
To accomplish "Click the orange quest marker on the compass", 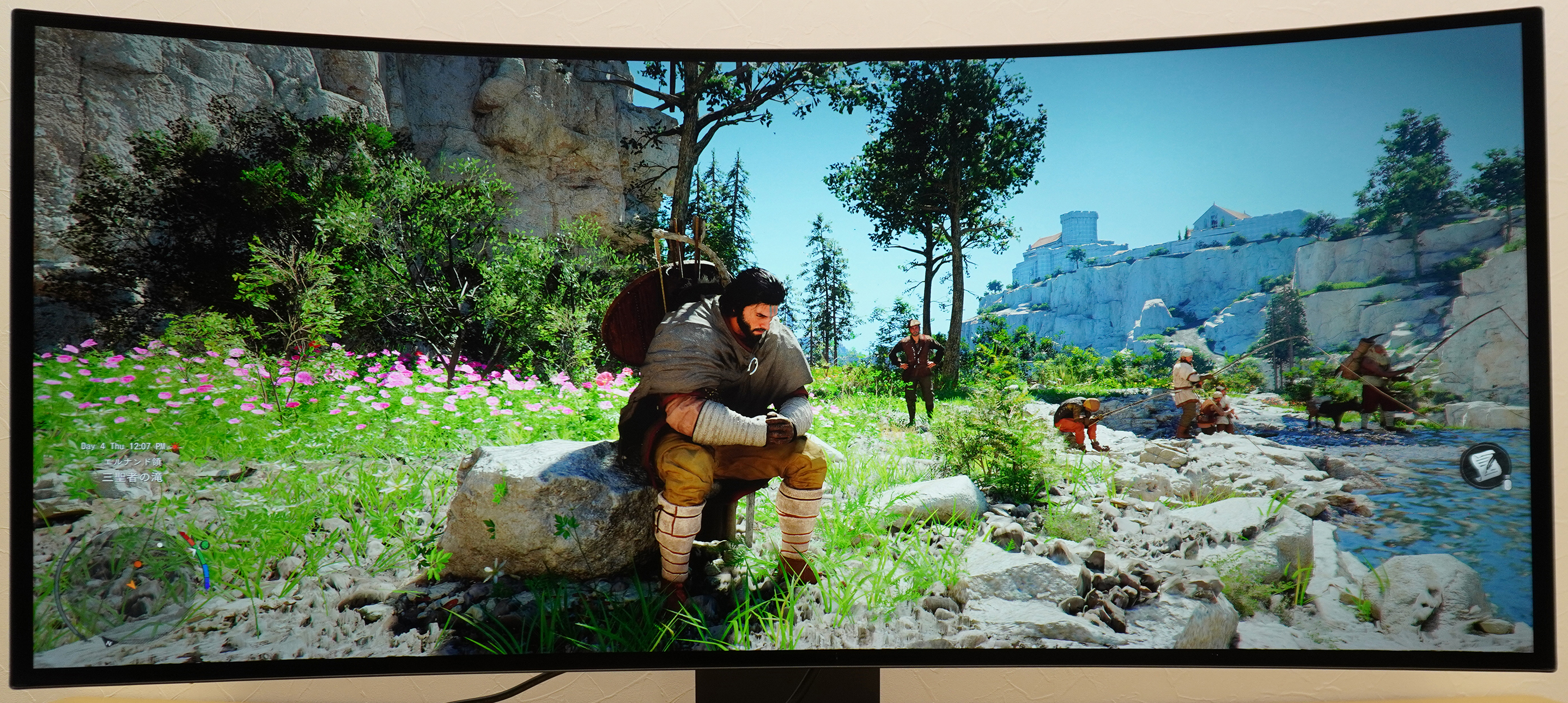I will click(x=138, y=565).
